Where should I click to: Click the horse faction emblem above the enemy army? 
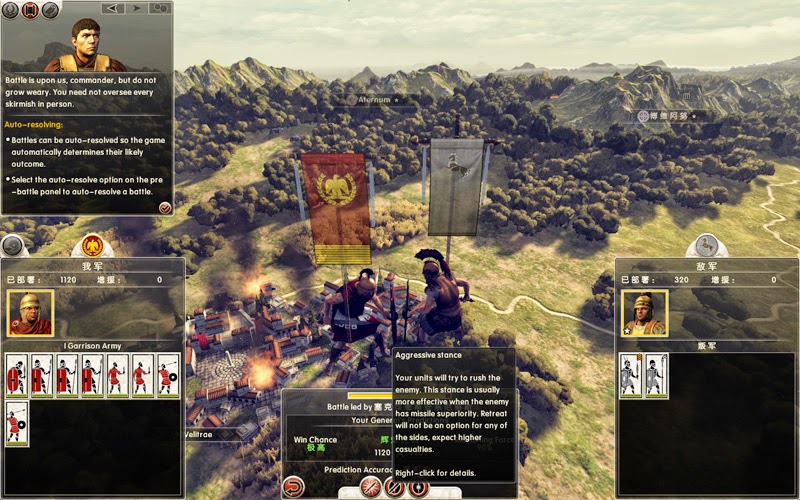[707, 246]
